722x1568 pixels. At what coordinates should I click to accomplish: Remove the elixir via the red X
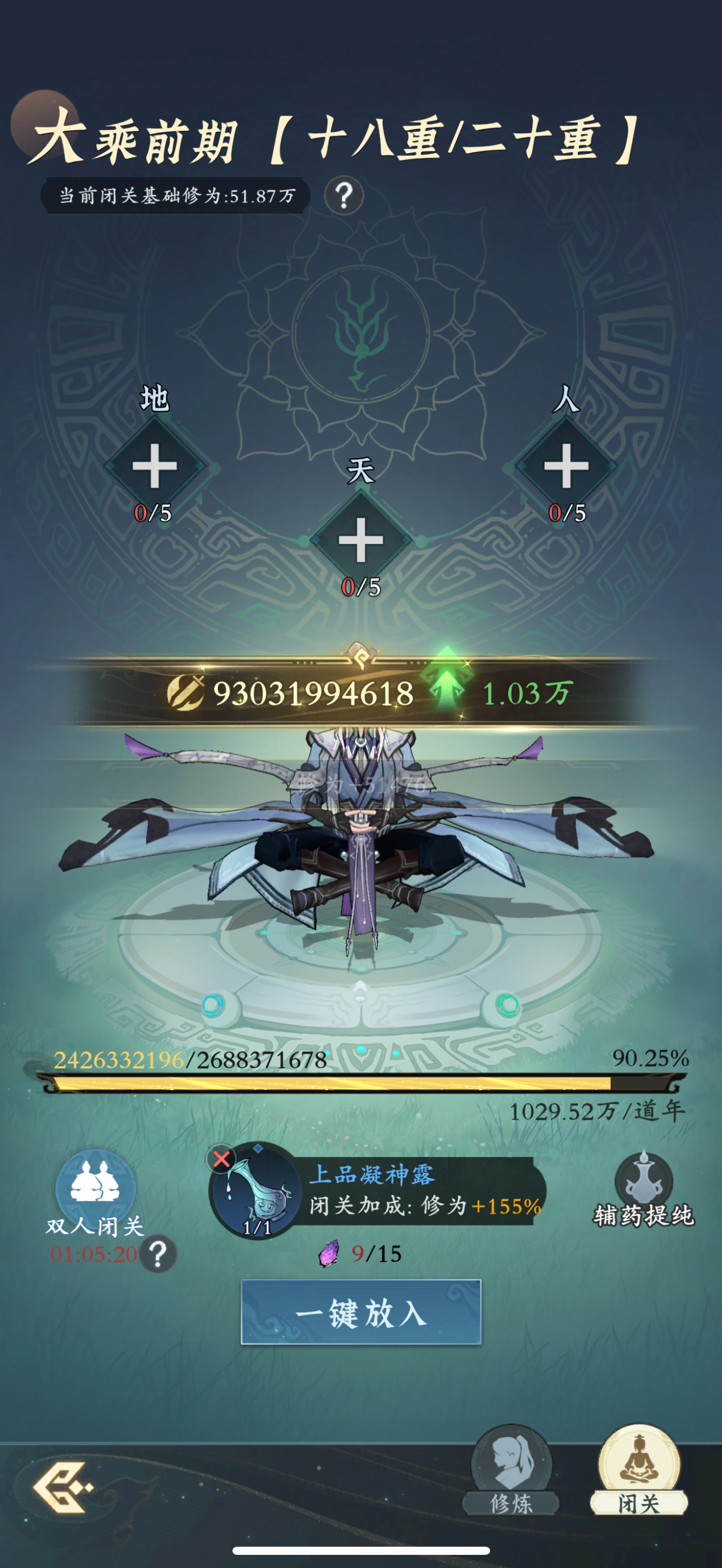tap(222, 1159)
